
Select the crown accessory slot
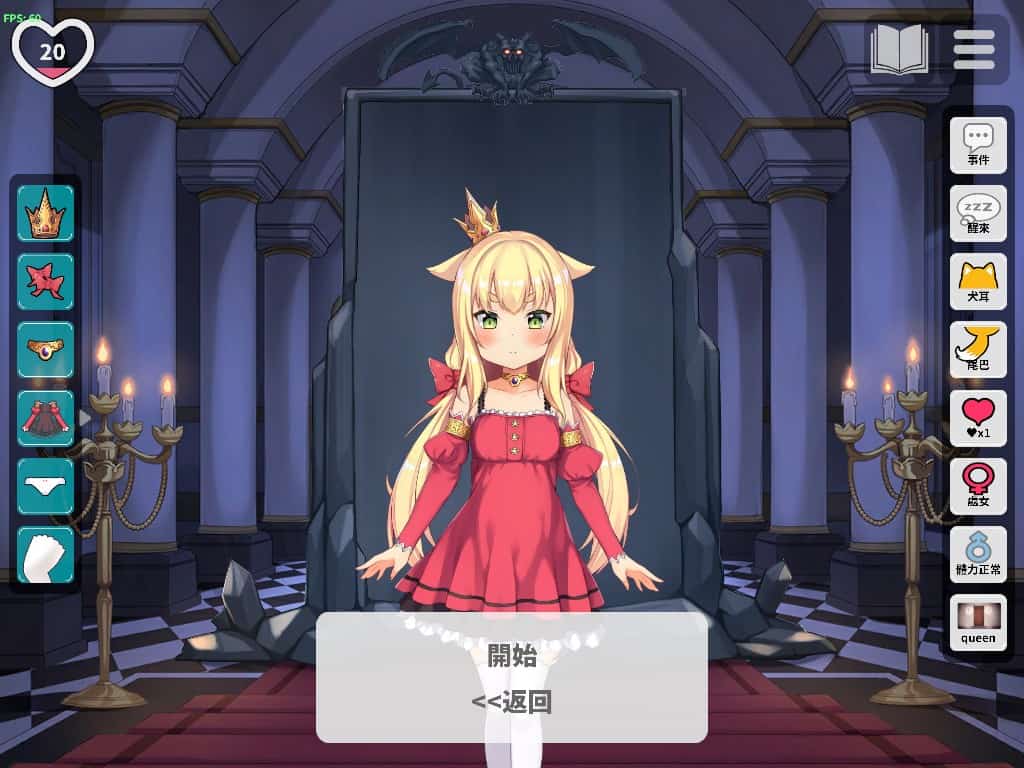tap(45, 213)
